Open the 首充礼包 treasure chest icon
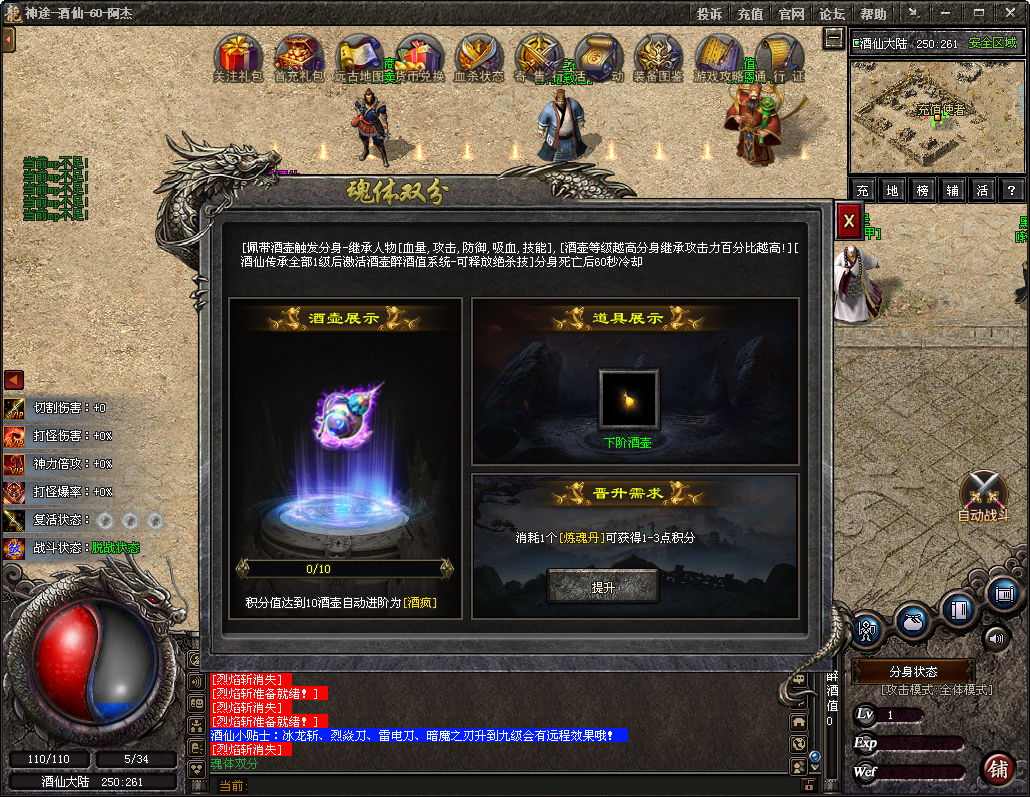Viewport: 1030px width, 797px height. 298,56
